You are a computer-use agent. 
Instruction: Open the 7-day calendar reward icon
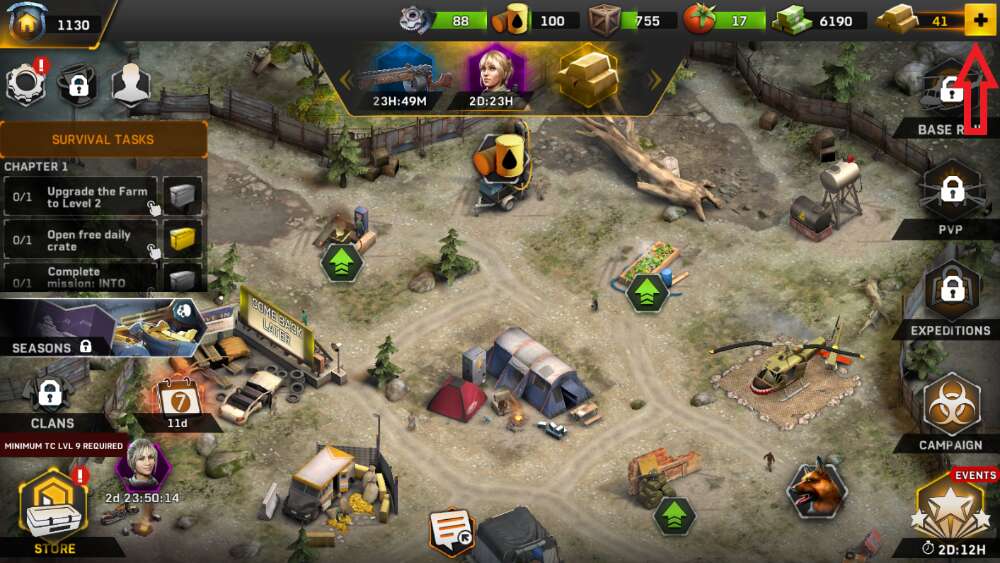click(x=175, y=400)
